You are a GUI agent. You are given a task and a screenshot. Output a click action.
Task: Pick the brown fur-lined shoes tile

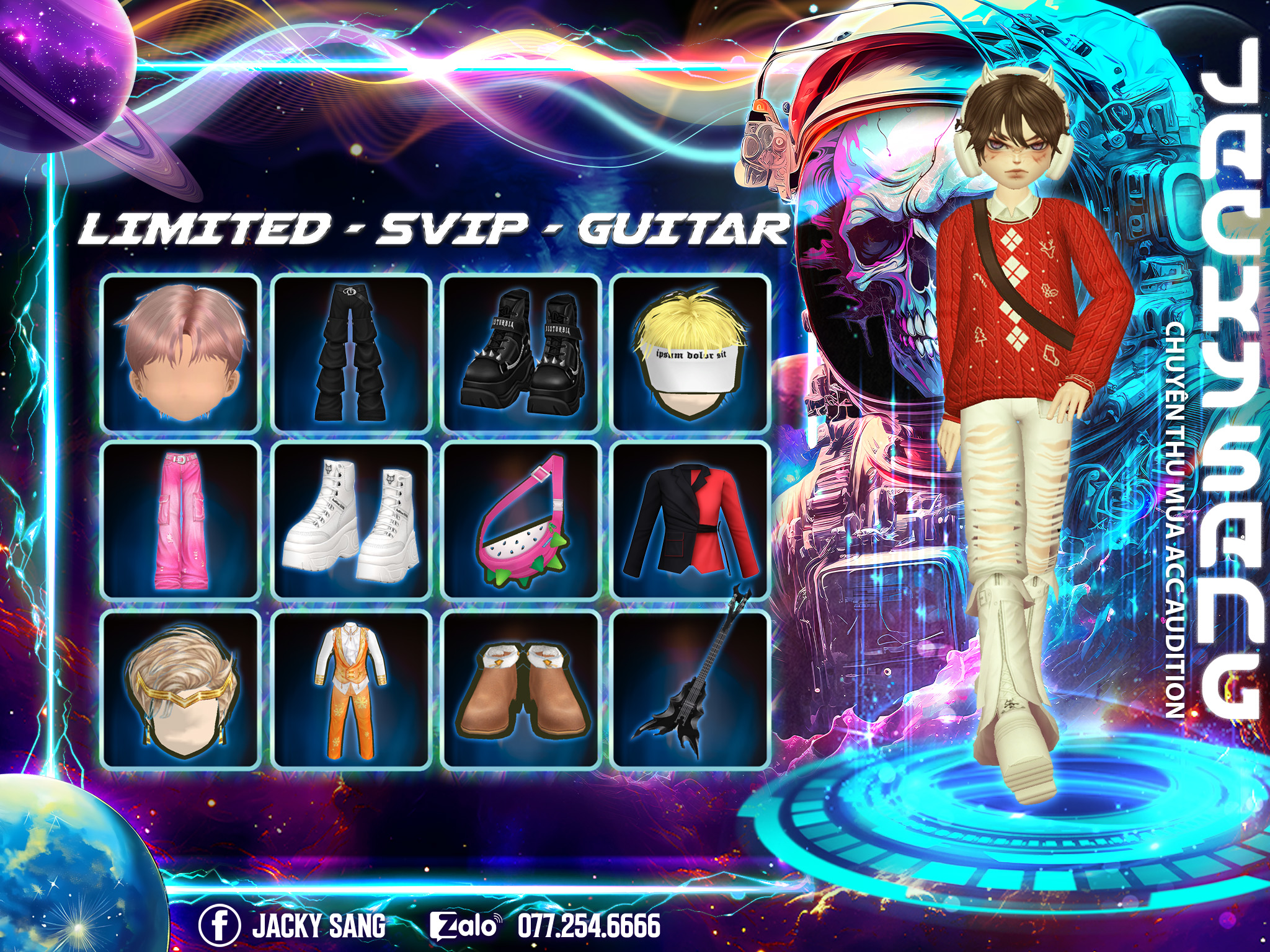[521, 690]
